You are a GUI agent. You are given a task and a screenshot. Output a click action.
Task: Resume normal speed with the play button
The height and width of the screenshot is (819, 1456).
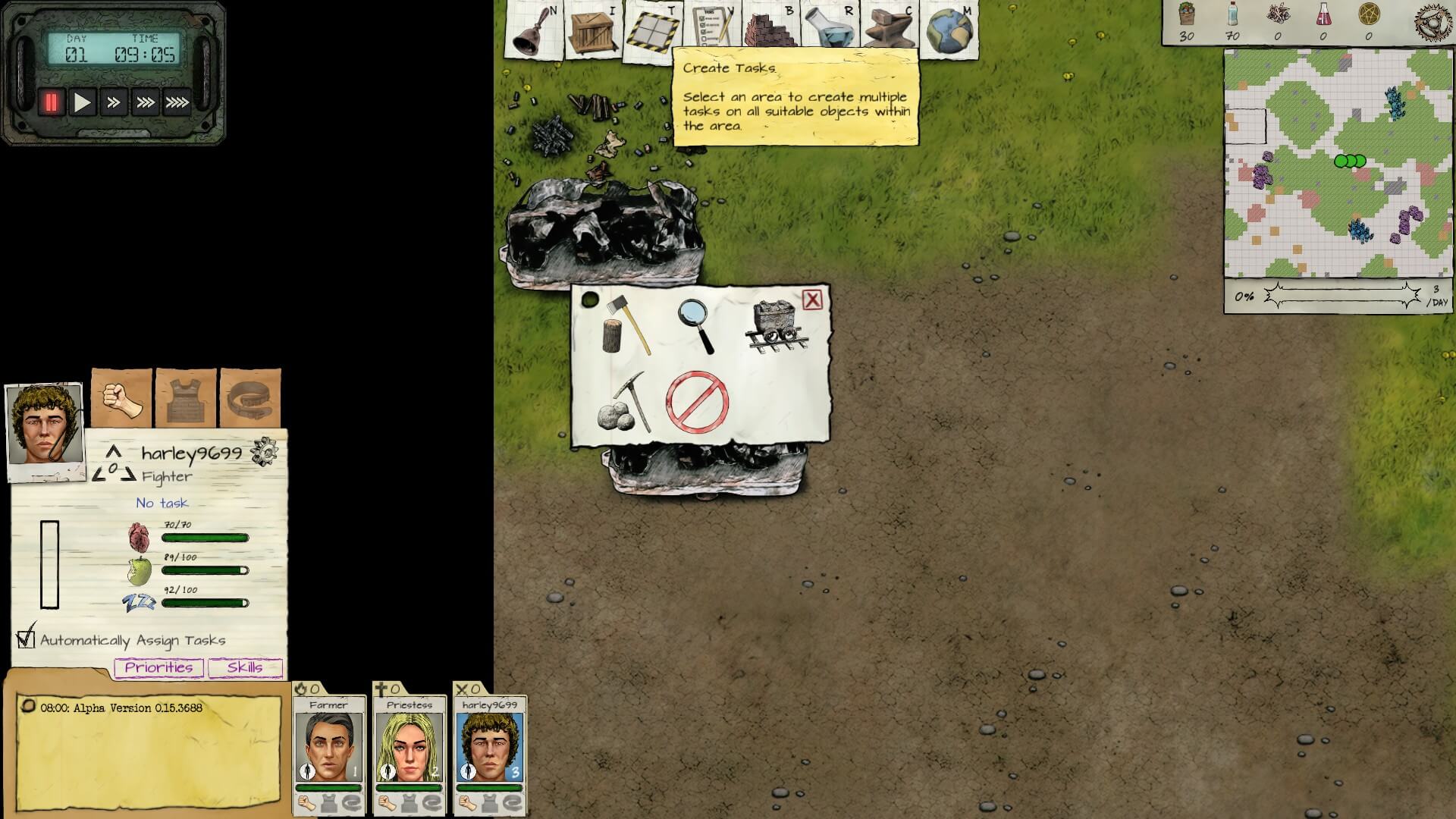[82, 102]
